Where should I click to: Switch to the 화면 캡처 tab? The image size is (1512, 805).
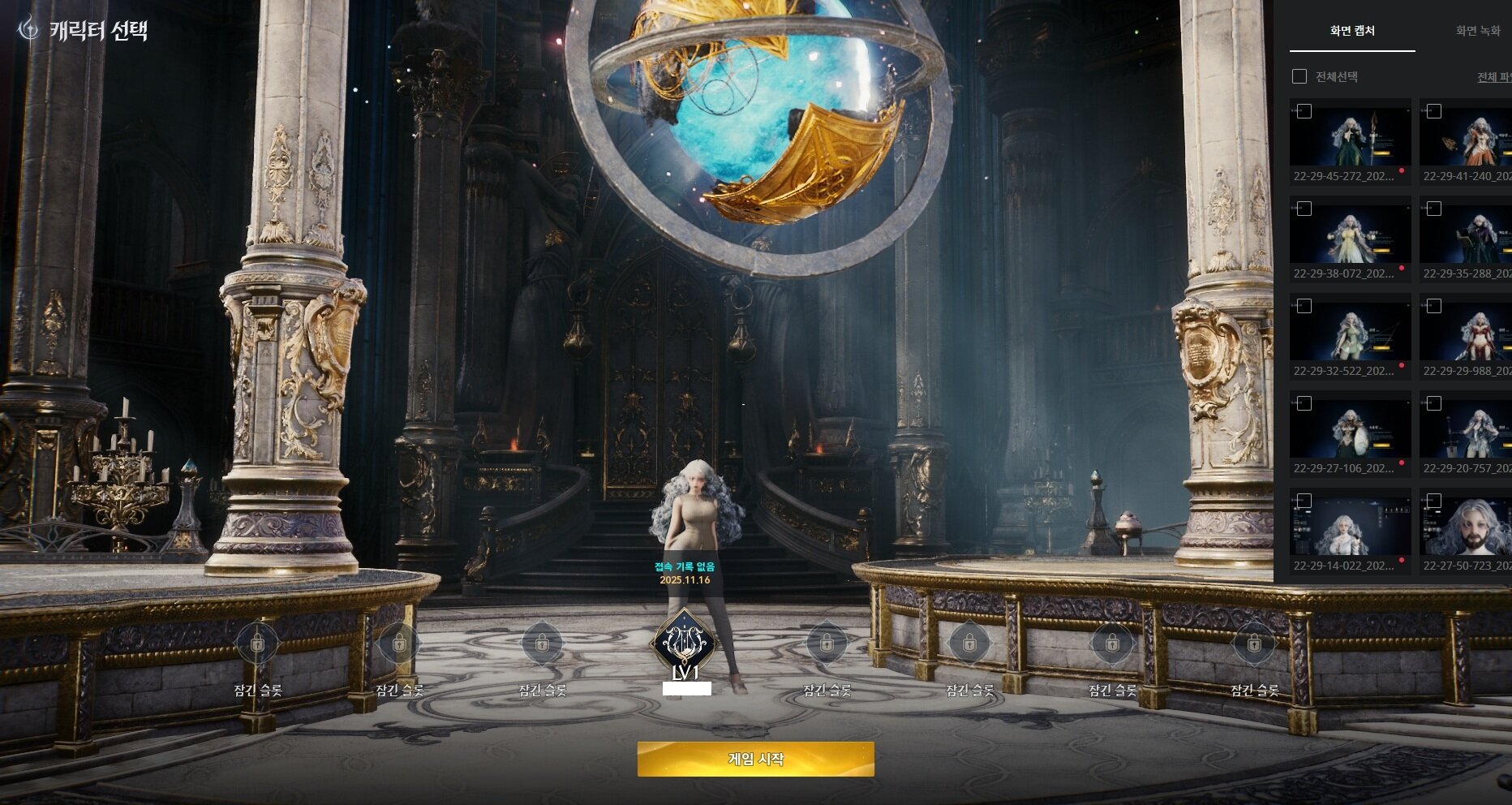click(1352, 32)
